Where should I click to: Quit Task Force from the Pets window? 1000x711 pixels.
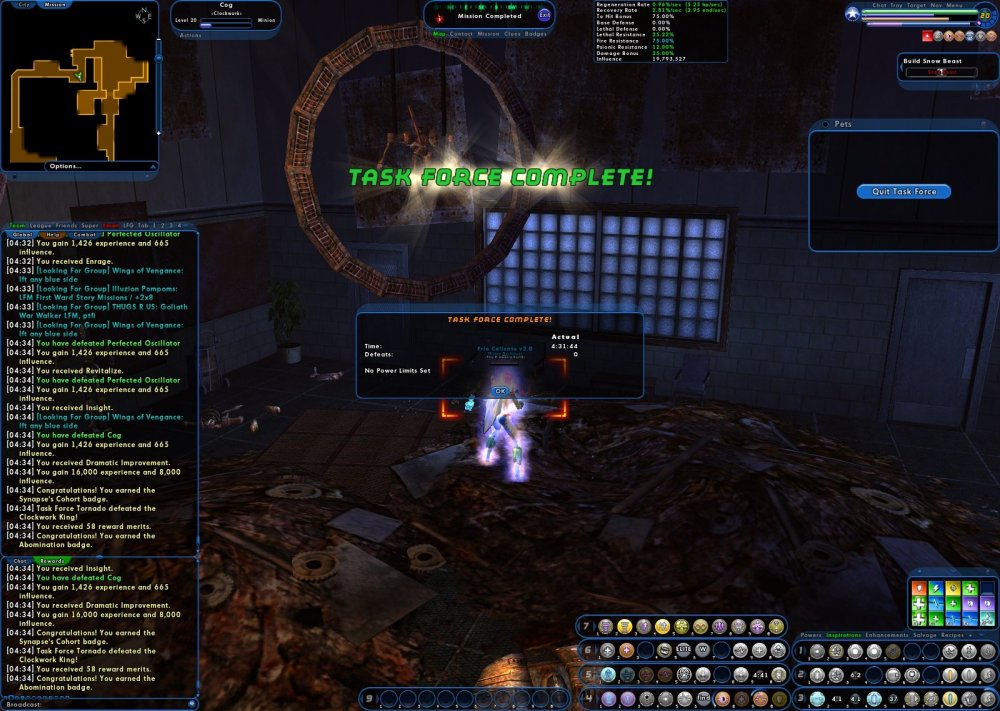903,192
